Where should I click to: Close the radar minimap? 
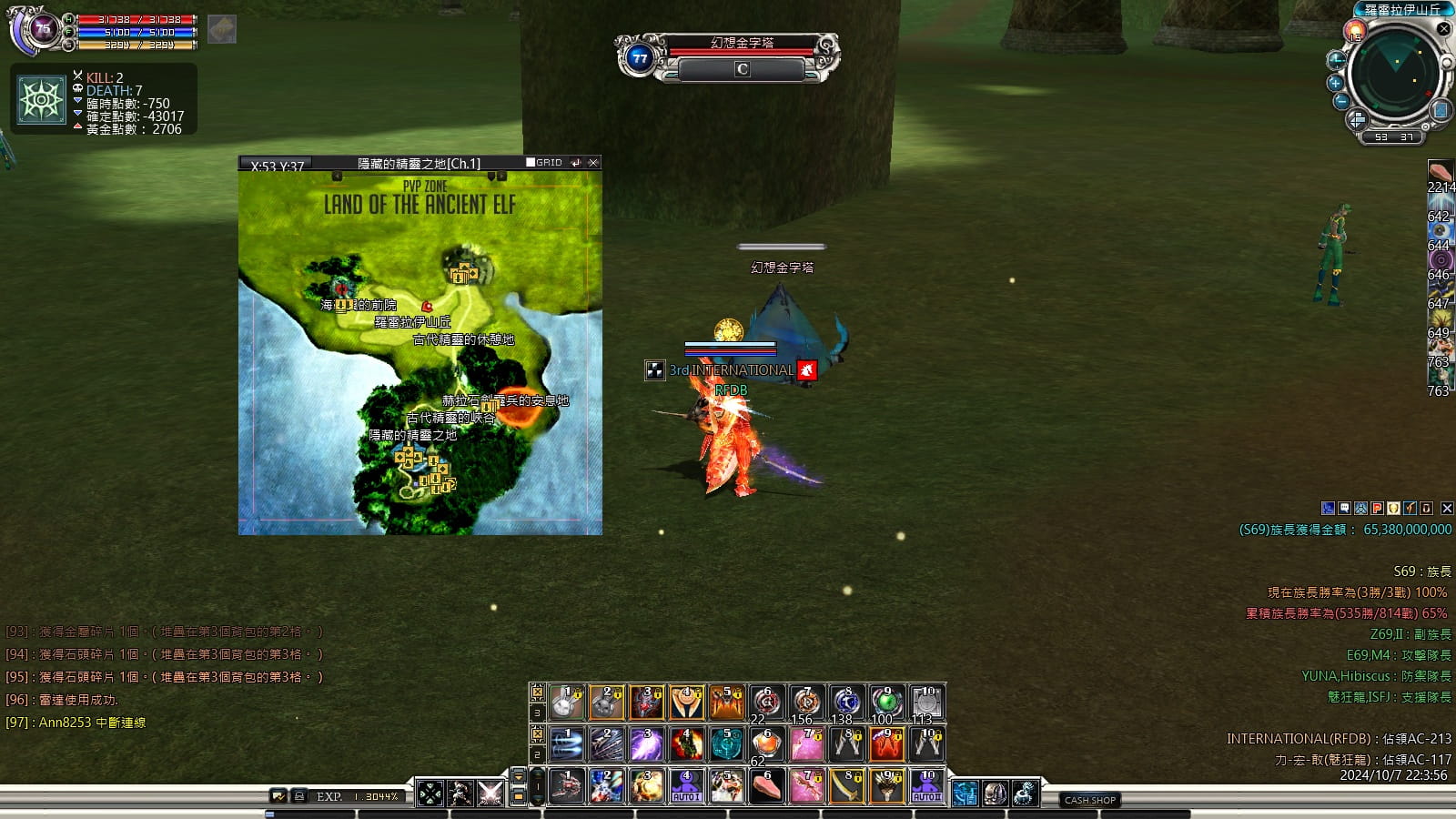pos(1443,29)
